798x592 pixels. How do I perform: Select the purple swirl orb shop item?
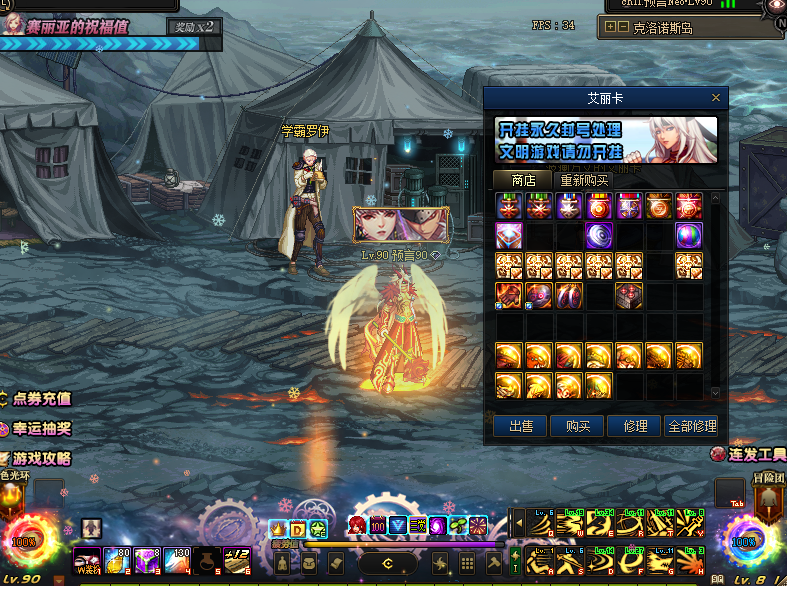coord(599,236)
